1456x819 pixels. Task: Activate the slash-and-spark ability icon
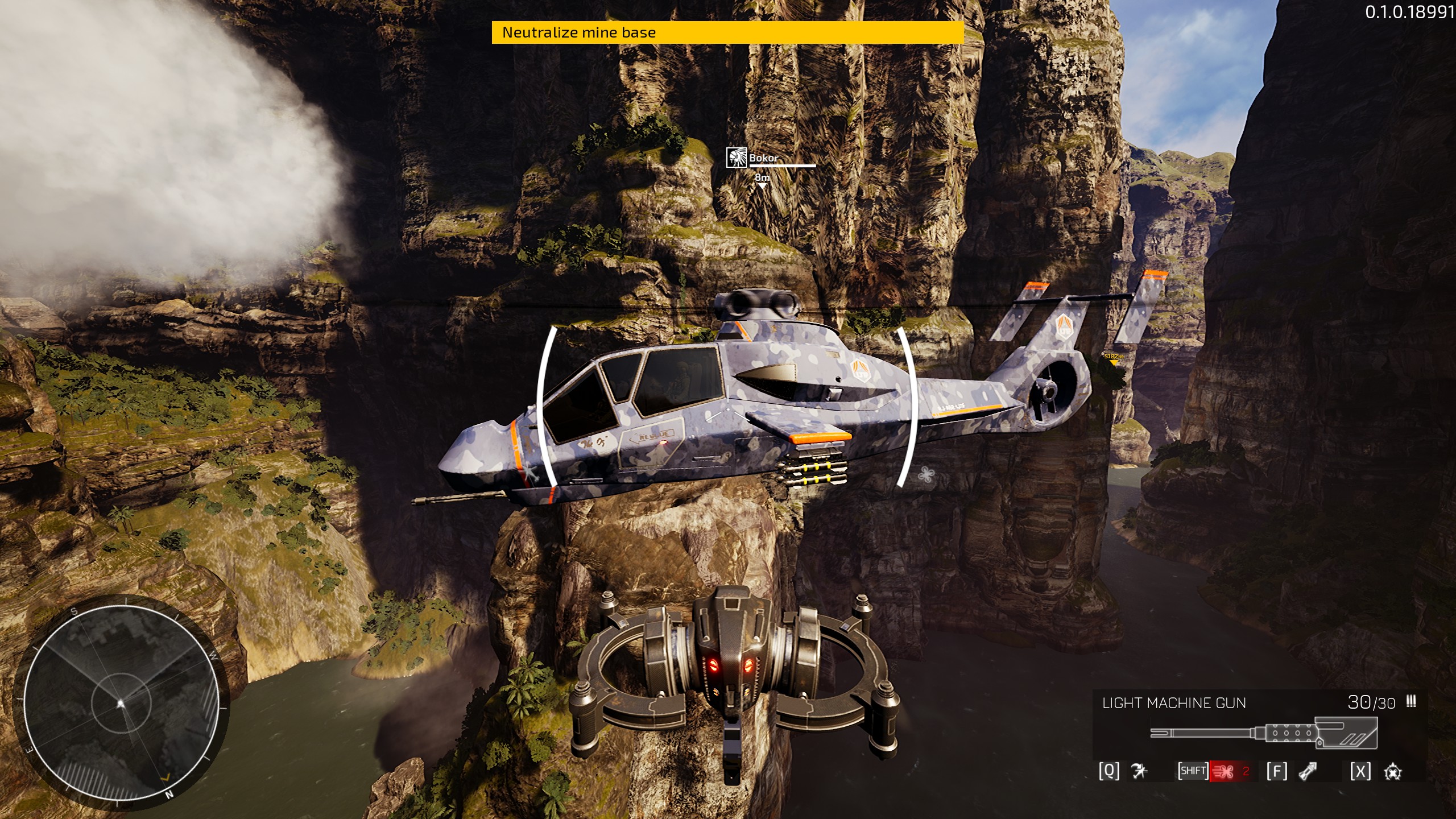(1139, 771)
